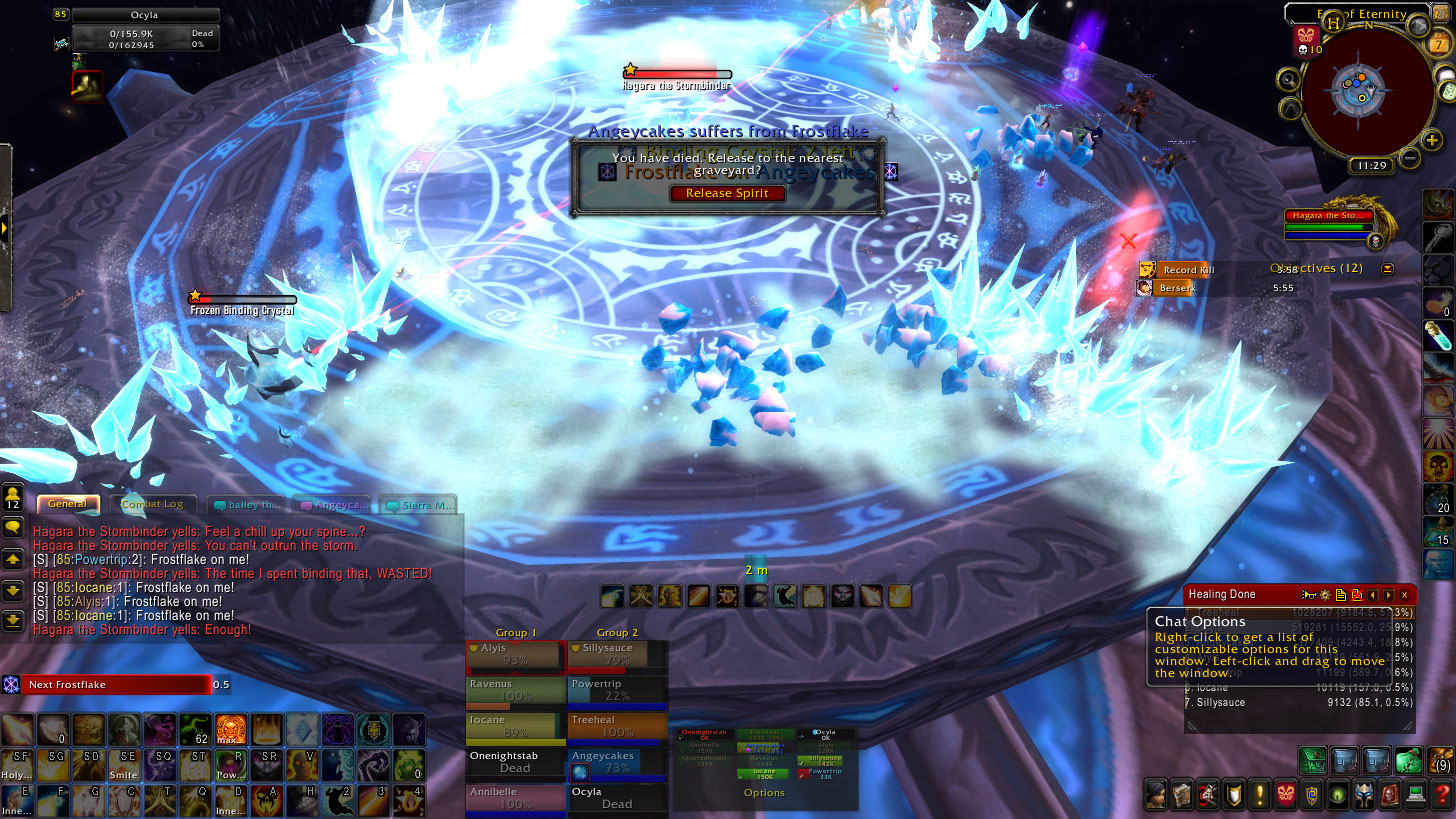Click the Release Spirit button

coord(727,193)
